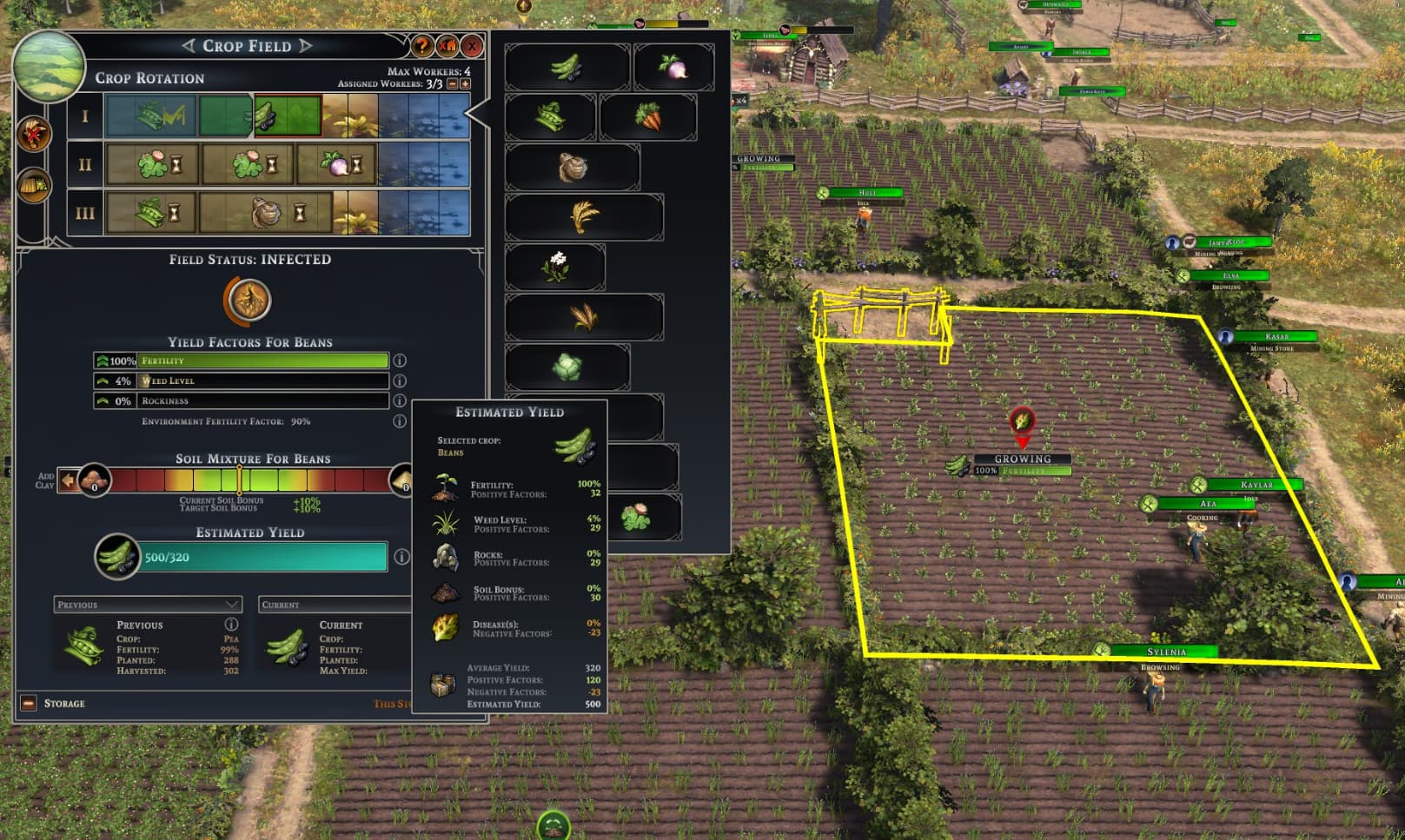Select the turnip crop in rotation year II
Image resolution: width=1405 pixels, height=840 pixels.
336,165
